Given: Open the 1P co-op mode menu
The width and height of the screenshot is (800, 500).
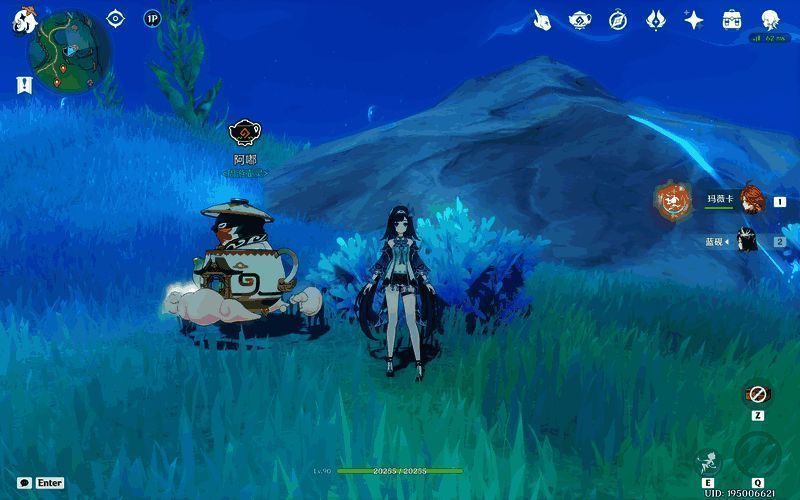Looking at the screenshot, I should point(152,18).
